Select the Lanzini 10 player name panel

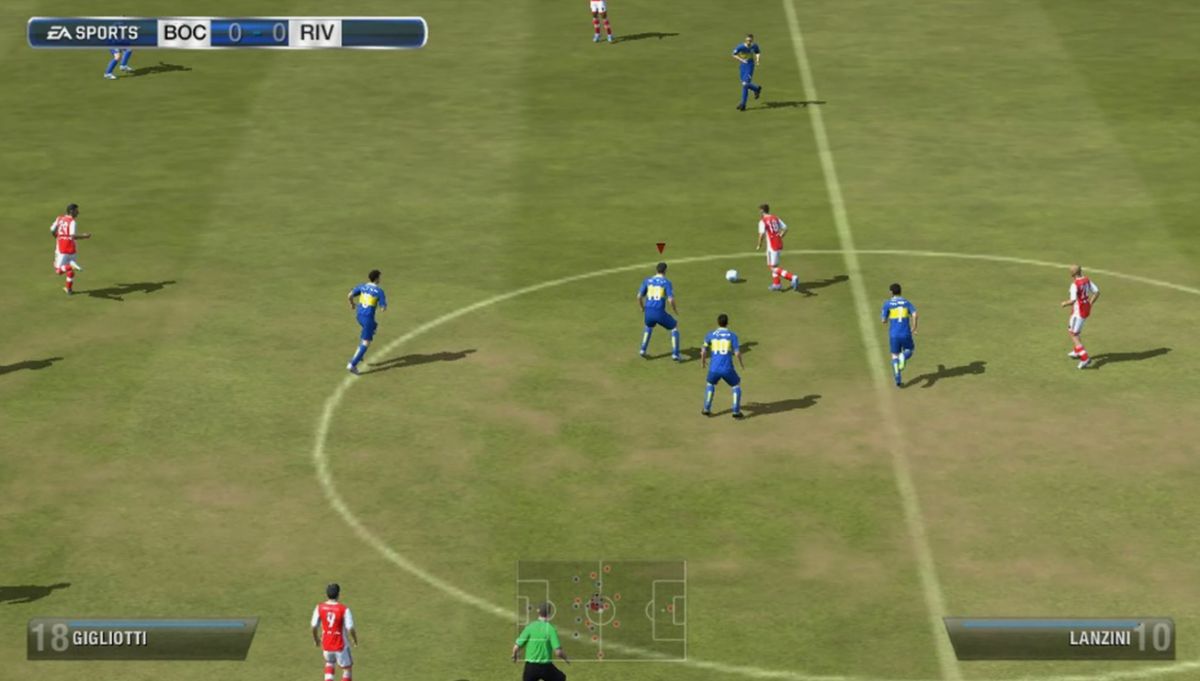tap(1060, 638)
